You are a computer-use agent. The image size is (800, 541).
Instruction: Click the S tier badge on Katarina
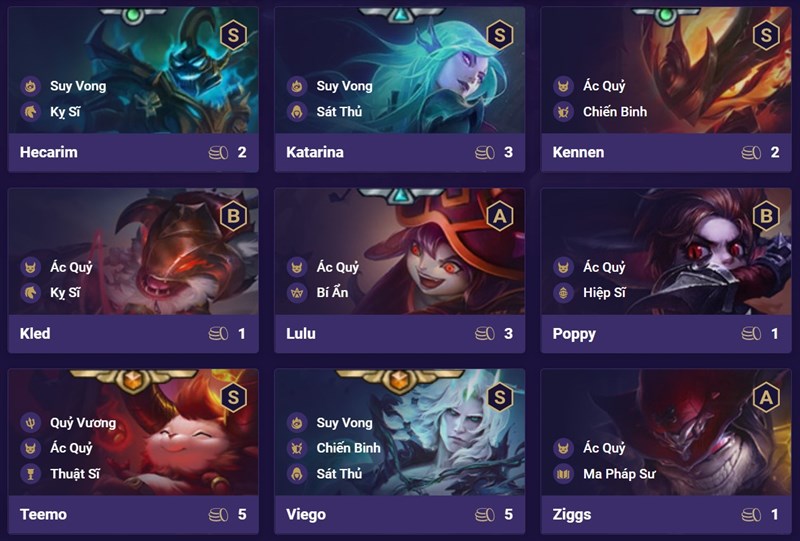pyautogui.click(x=499, y=36)
